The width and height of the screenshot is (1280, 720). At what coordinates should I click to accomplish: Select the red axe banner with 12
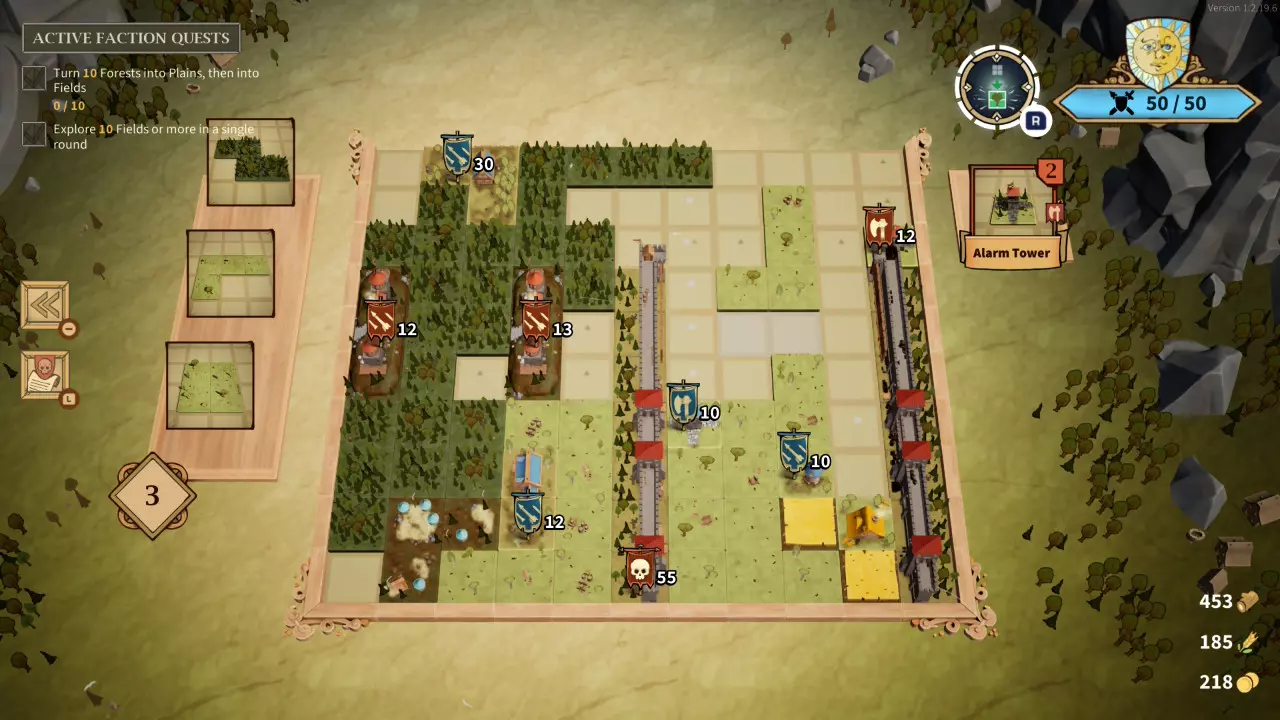pos(879,229)
